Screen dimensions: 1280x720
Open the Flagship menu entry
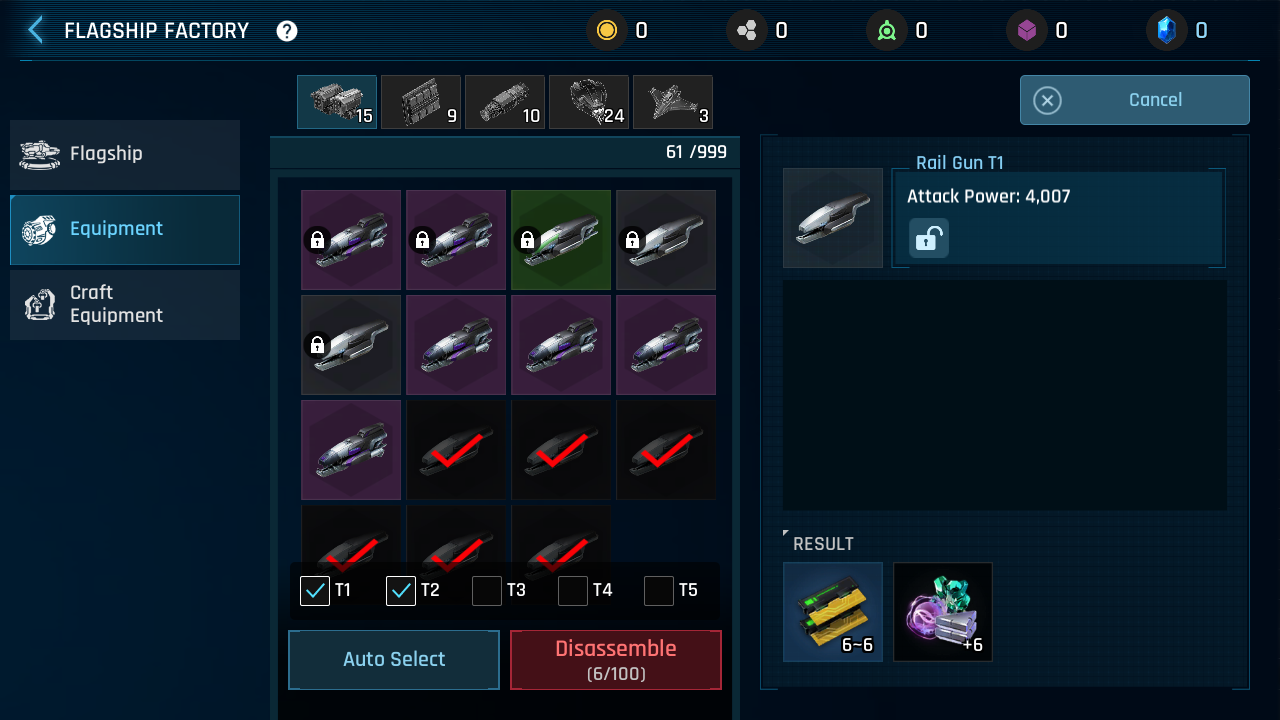tap(125, 155)
